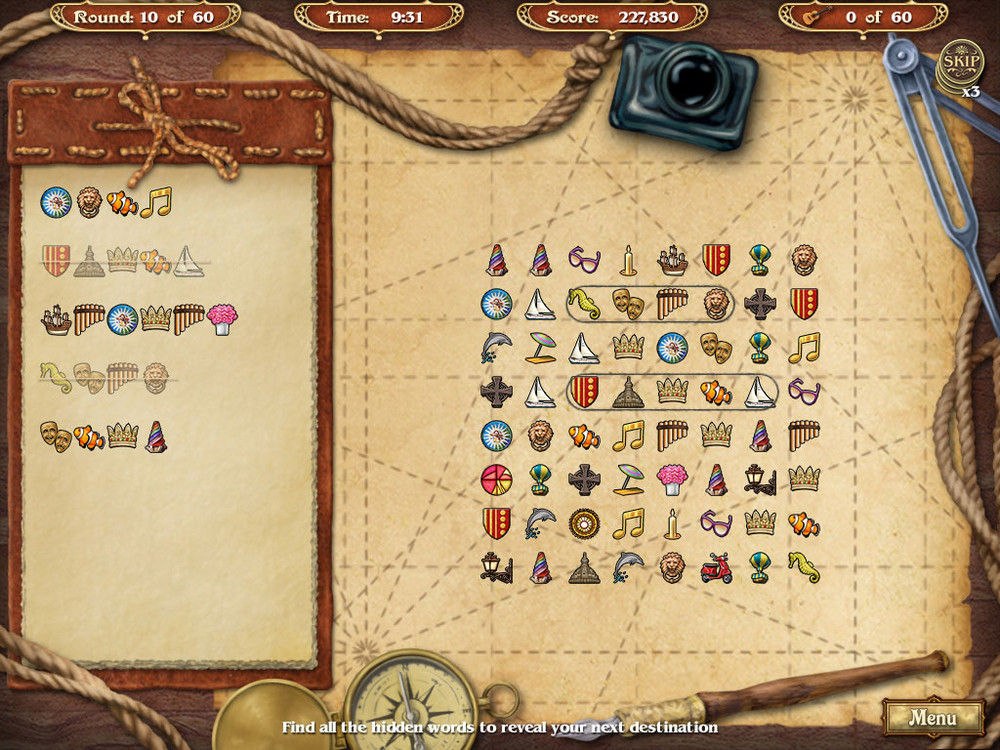Select the round brown medallion tile
Viewport: 1000px width, 750px height.
[x=584, y=522]
